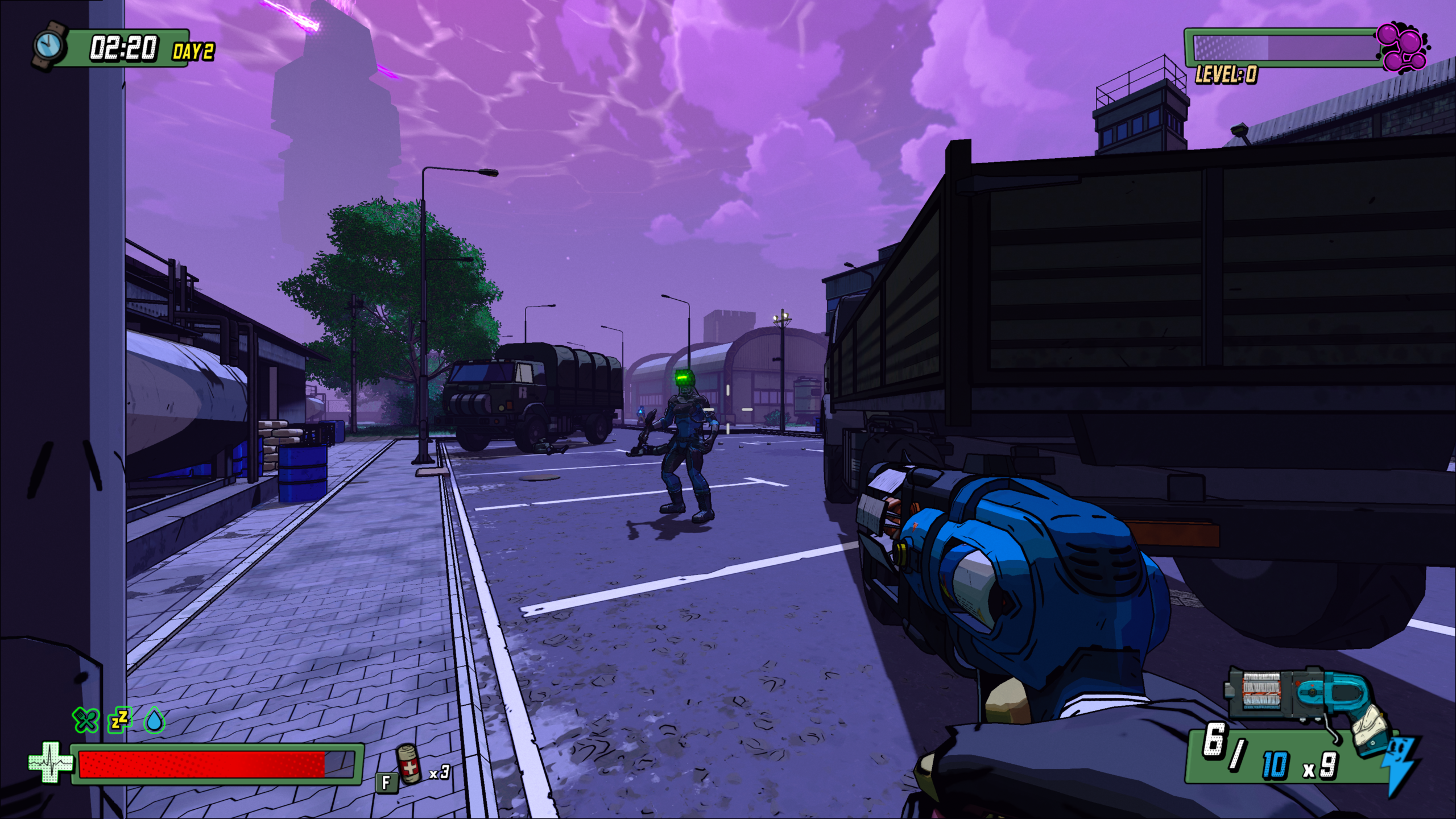1456x819 pixels.
Task: Click the sleep status icon
Action: pyautogui.click(x=121, y=720)
